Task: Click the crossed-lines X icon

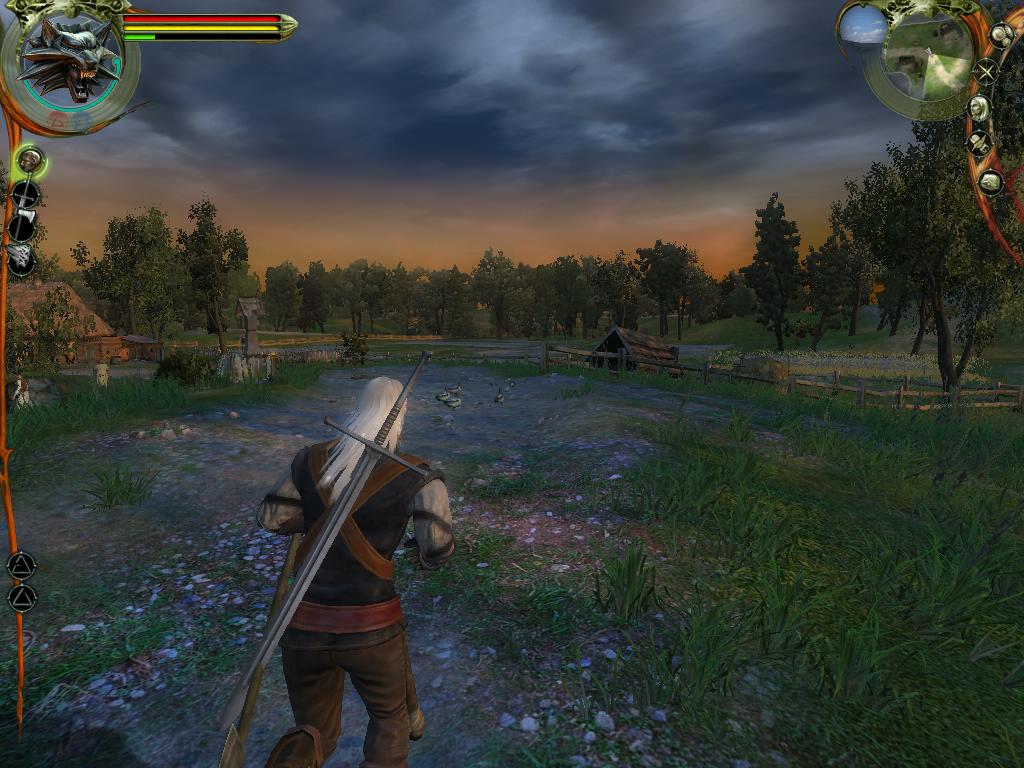Action: (986, 71)
